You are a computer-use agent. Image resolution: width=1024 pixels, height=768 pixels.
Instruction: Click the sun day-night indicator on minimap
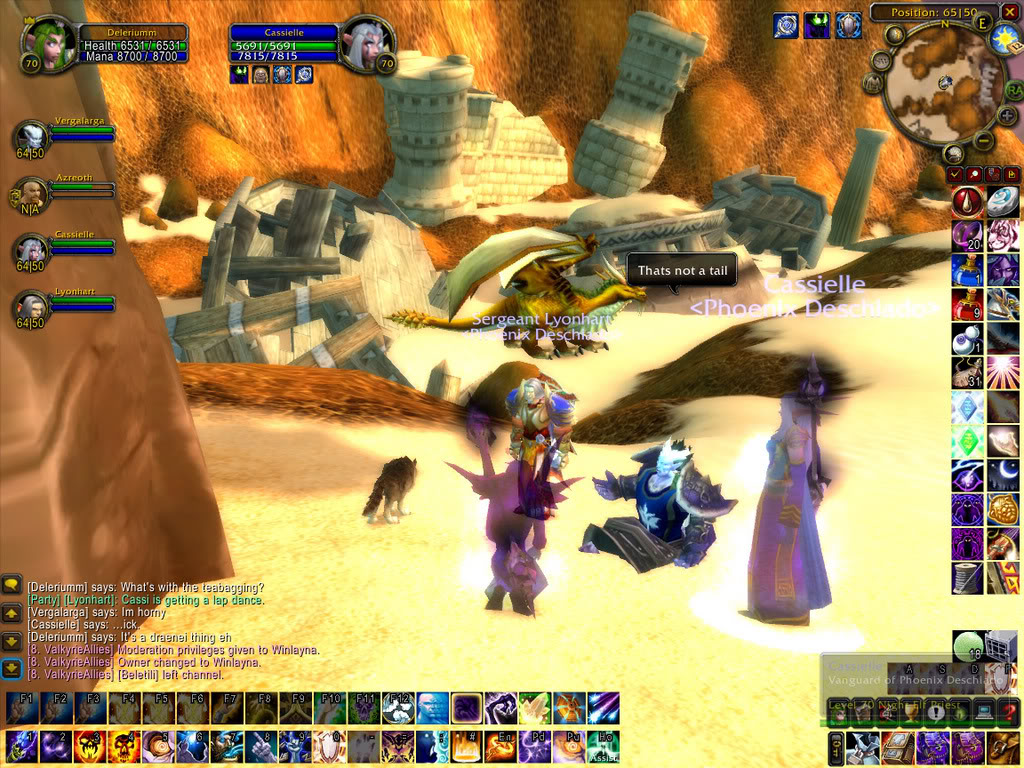(1003, 39)
